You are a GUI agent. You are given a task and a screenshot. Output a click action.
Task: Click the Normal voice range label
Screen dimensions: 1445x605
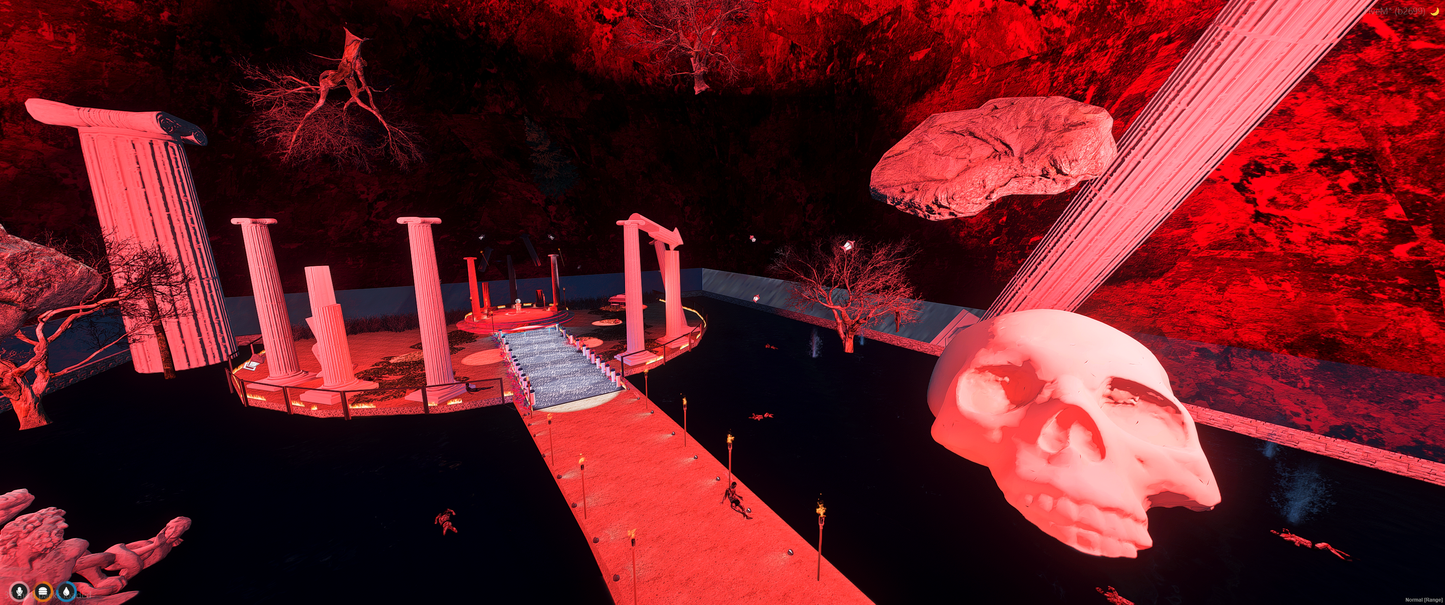coord(1422,599)
